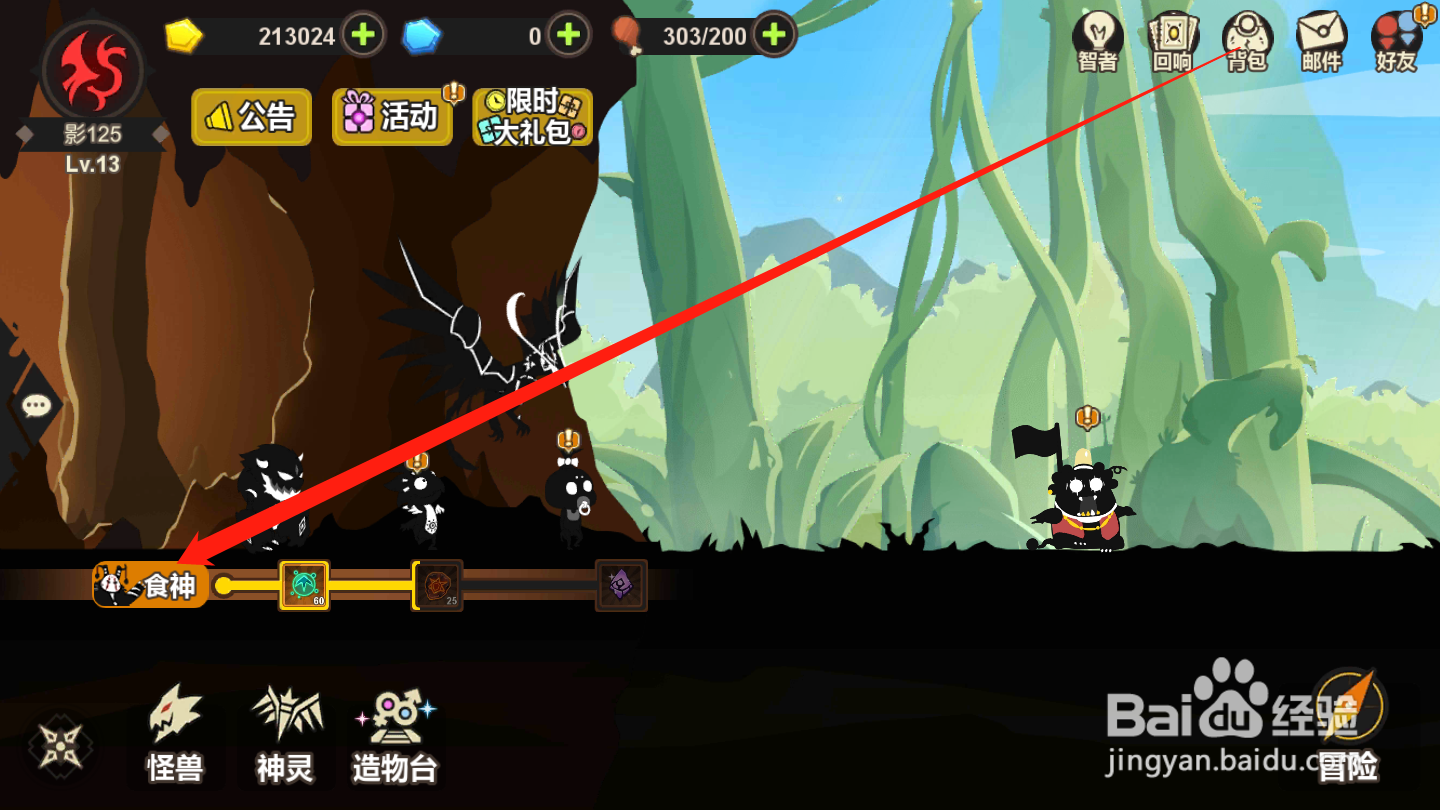Image resolution: width=1440 pixels, height=810 pixels.
Task: Check the 邮件 mail inbox
Action: [1321, 42]
